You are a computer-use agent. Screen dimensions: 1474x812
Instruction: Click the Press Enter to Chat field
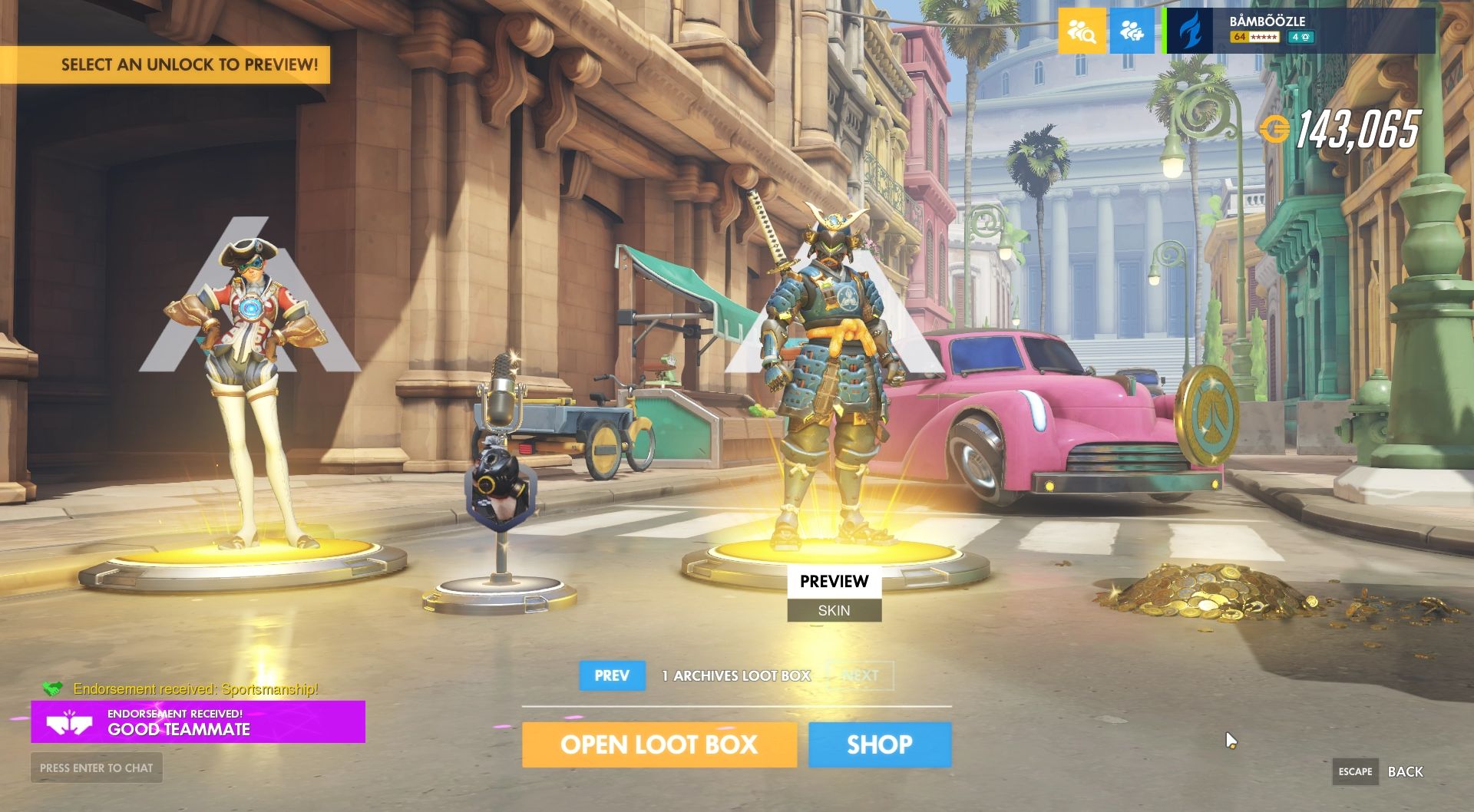point(95,767)
